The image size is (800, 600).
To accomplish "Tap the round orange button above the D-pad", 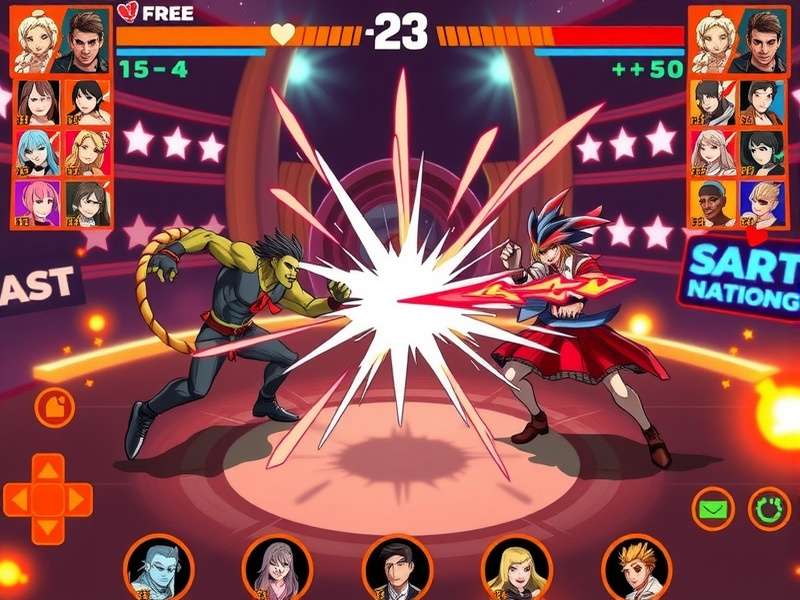I will tap(54, 406).
